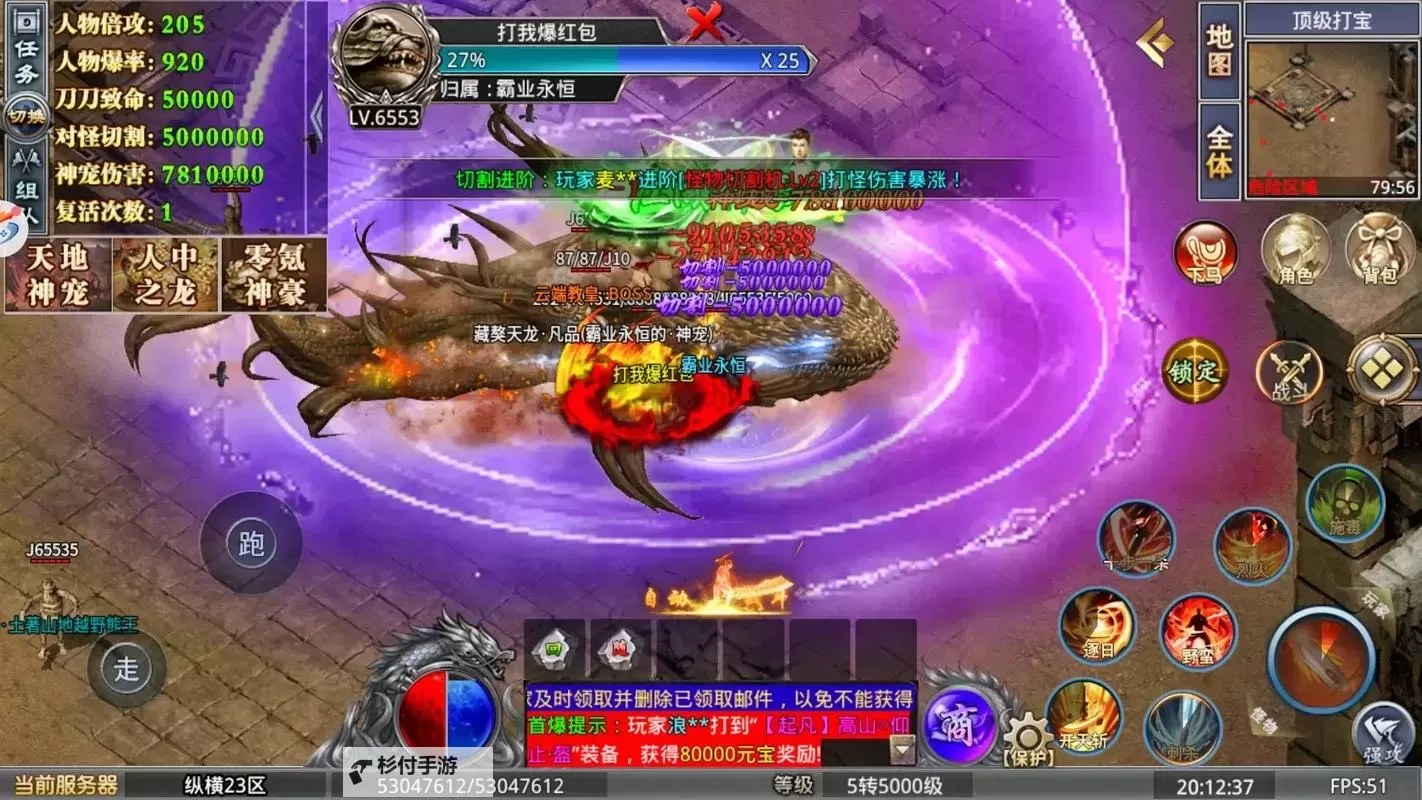Viewport: 1422px width, 800px height.
Task: Use the green 回 return stone slot
Action: [553, 651]
